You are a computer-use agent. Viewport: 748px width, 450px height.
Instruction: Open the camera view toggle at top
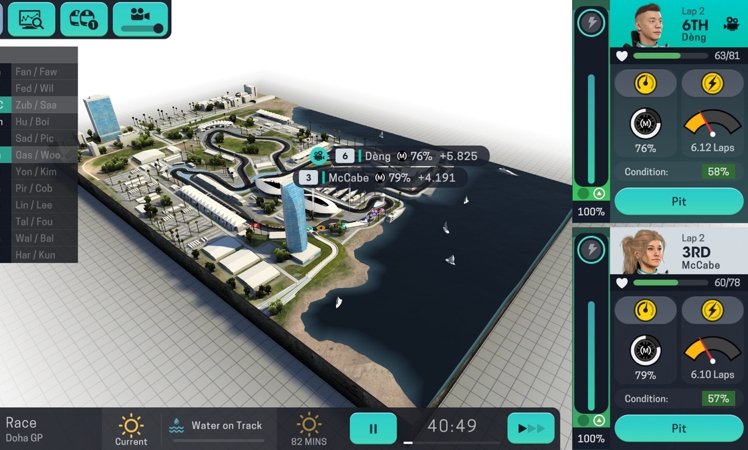coord(139,18)
